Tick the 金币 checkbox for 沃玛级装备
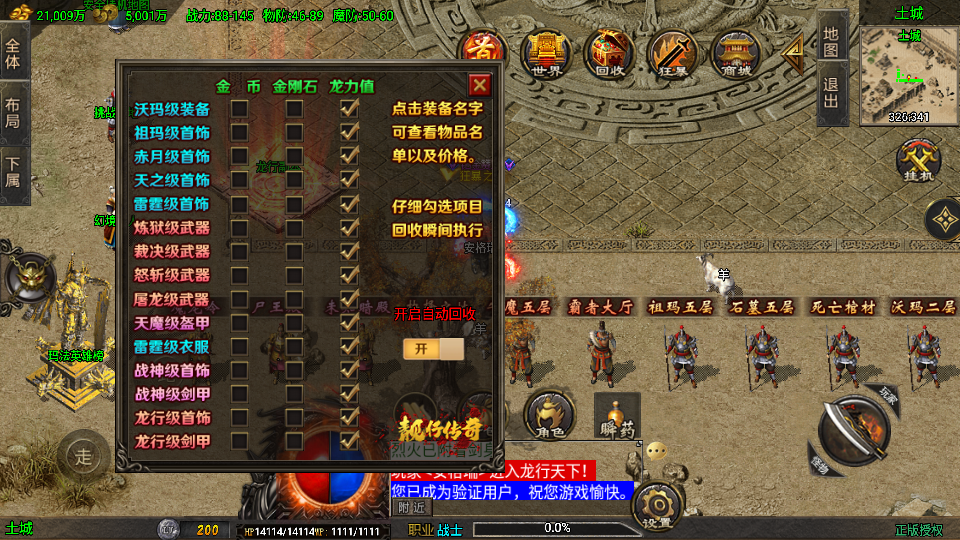The image size is (960, 540). [x=240, y=108]
